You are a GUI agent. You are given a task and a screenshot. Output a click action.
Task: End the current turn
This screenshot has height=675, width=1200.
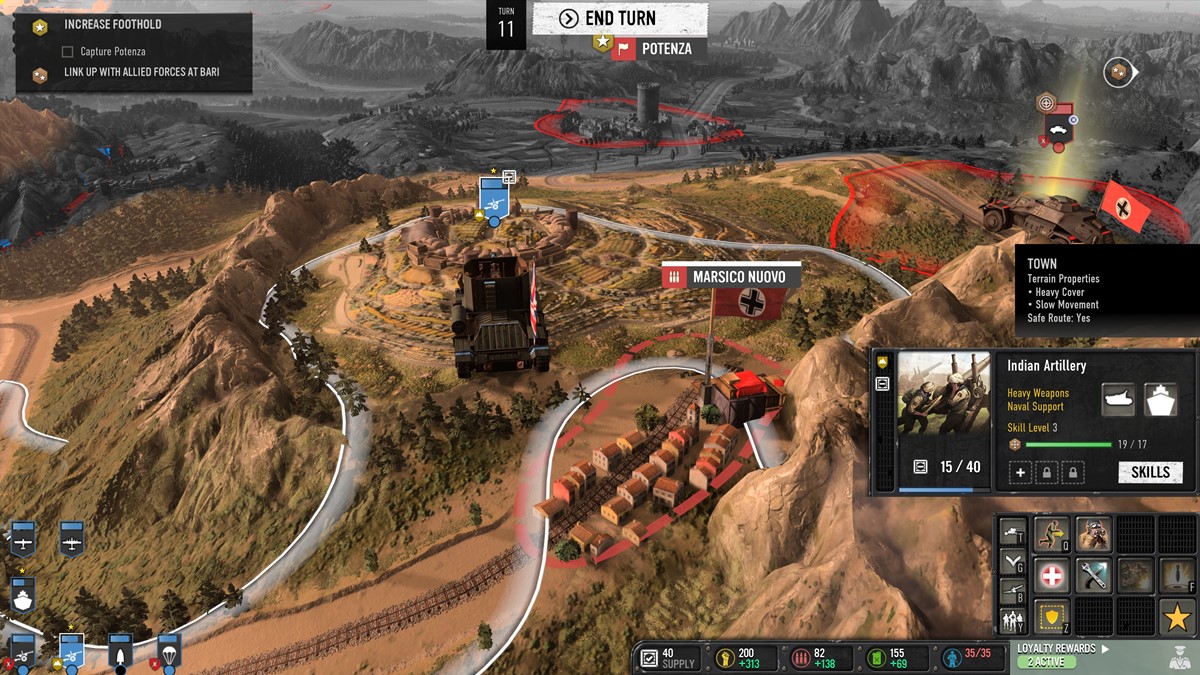620,18
